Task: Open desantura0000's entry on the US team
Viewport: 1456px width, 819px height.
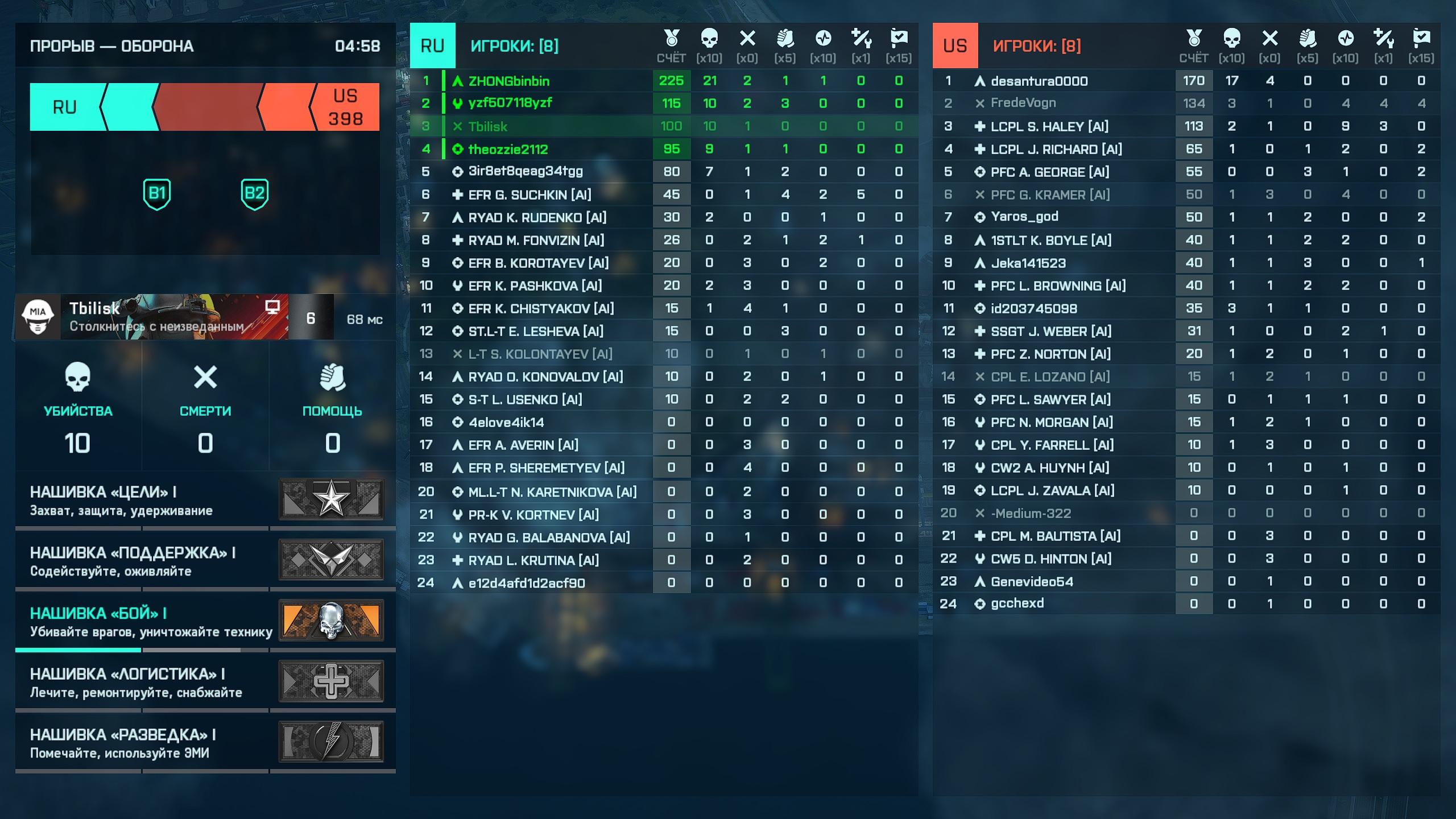Action: (1039, 81)
